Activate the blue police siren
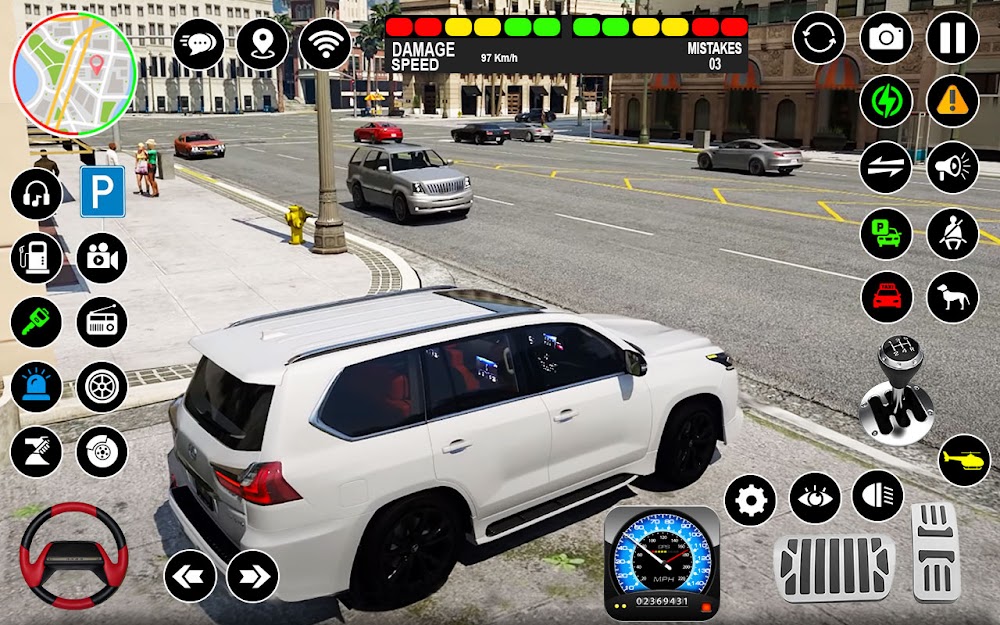Image resolution: width=1000 pixels, height=625 pixels. [36, 387]
